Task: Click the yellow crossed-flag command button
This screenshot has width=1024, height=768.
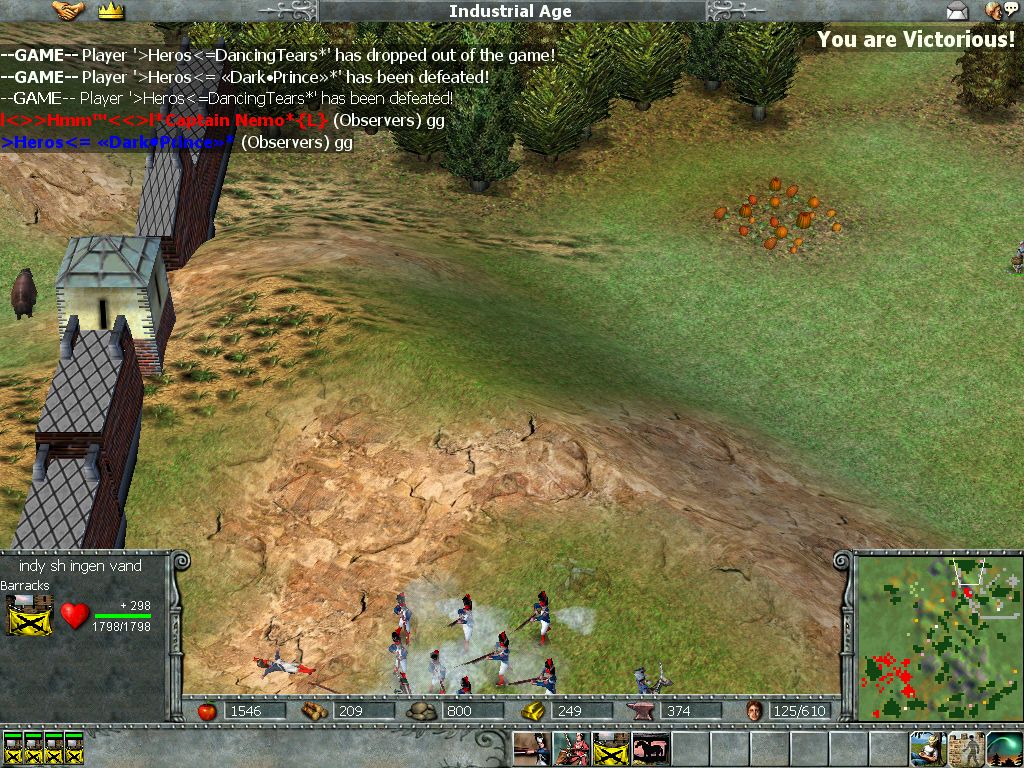Action: 610,749
